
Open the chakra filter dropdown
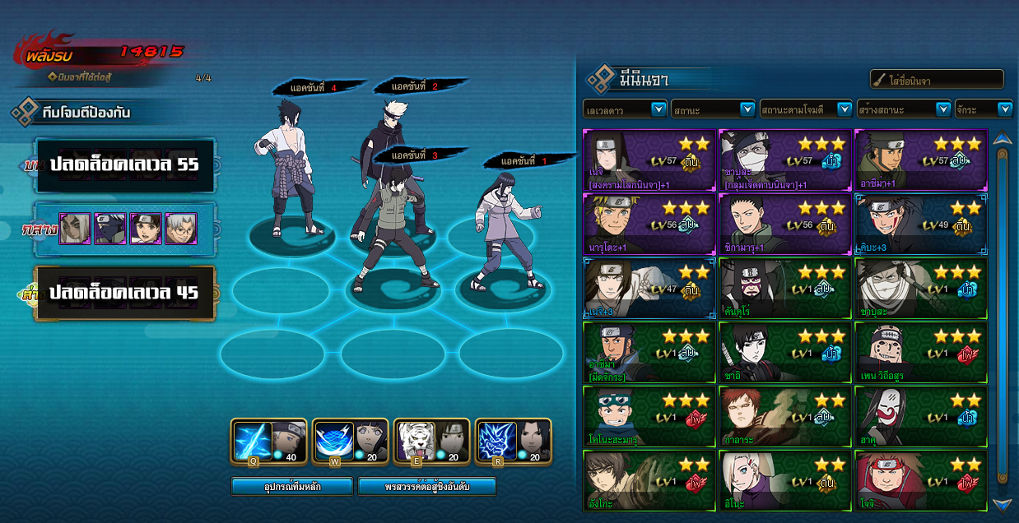point(984,109)
